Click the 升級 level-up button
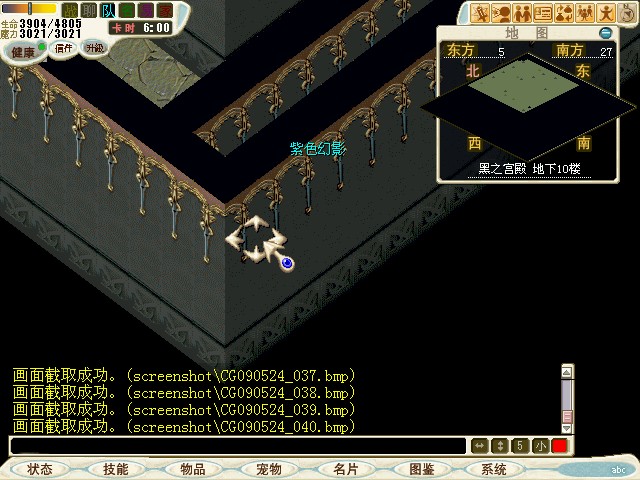The height and width of the screenshot is (480, 640). pyautogui.click(x=94, y=47)
